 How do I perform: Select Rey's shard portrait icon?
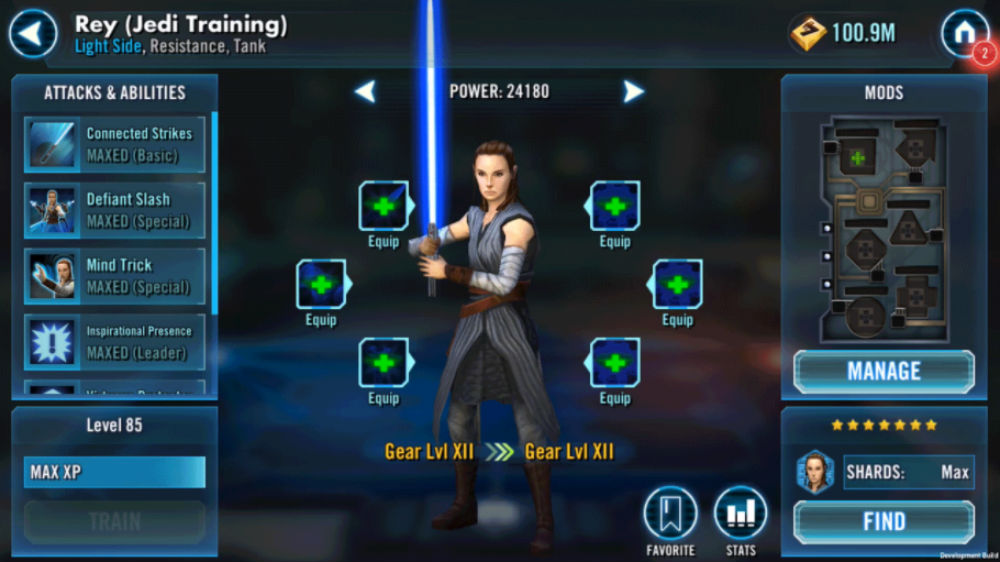pyautogui.click(x=815, y=472)
